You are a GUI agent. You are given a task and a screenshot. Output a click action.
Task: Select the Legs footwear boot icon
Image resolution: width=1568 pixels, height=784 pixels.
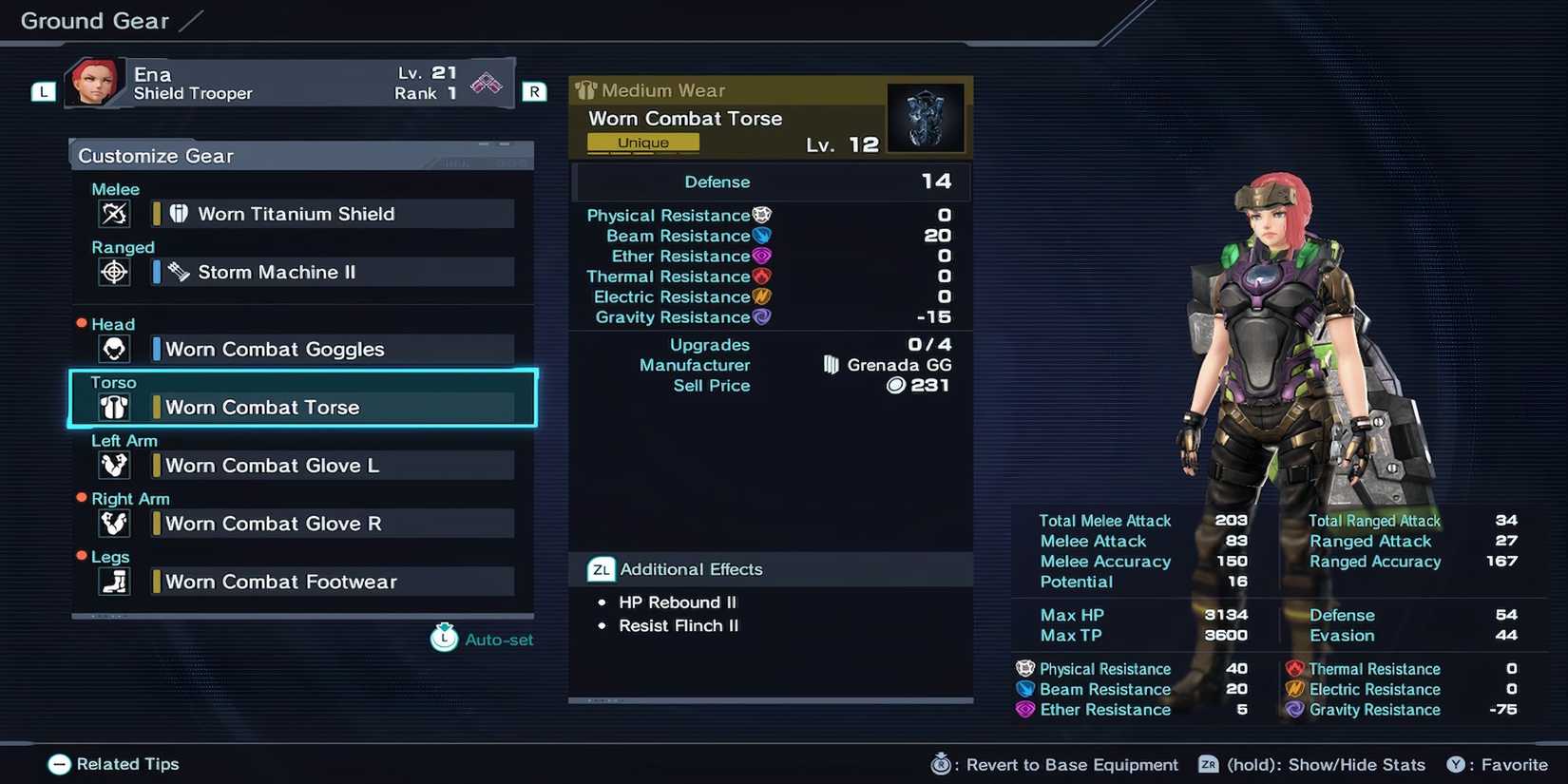(x=114, y=582)
